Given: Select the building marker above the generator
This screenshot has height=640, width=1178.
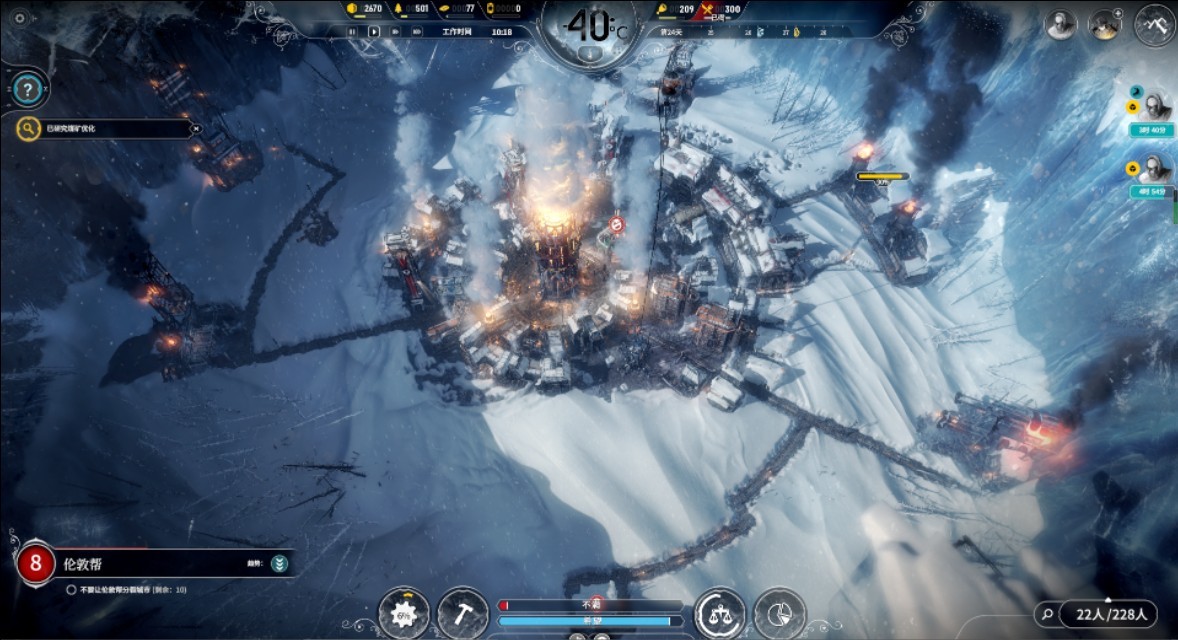Looking at the screenshot, I should [617, 224].
